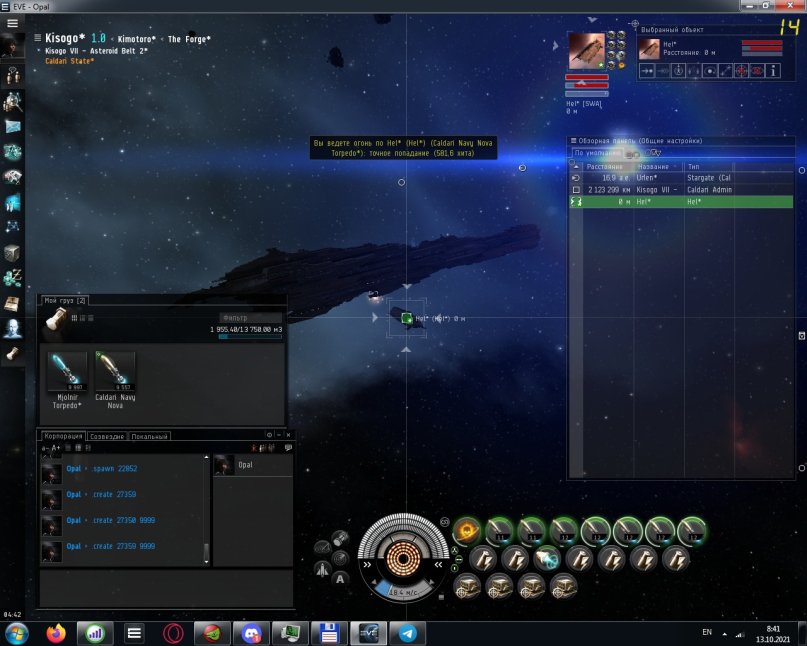Open the По умолчанию overview tab

coord(592,154)
